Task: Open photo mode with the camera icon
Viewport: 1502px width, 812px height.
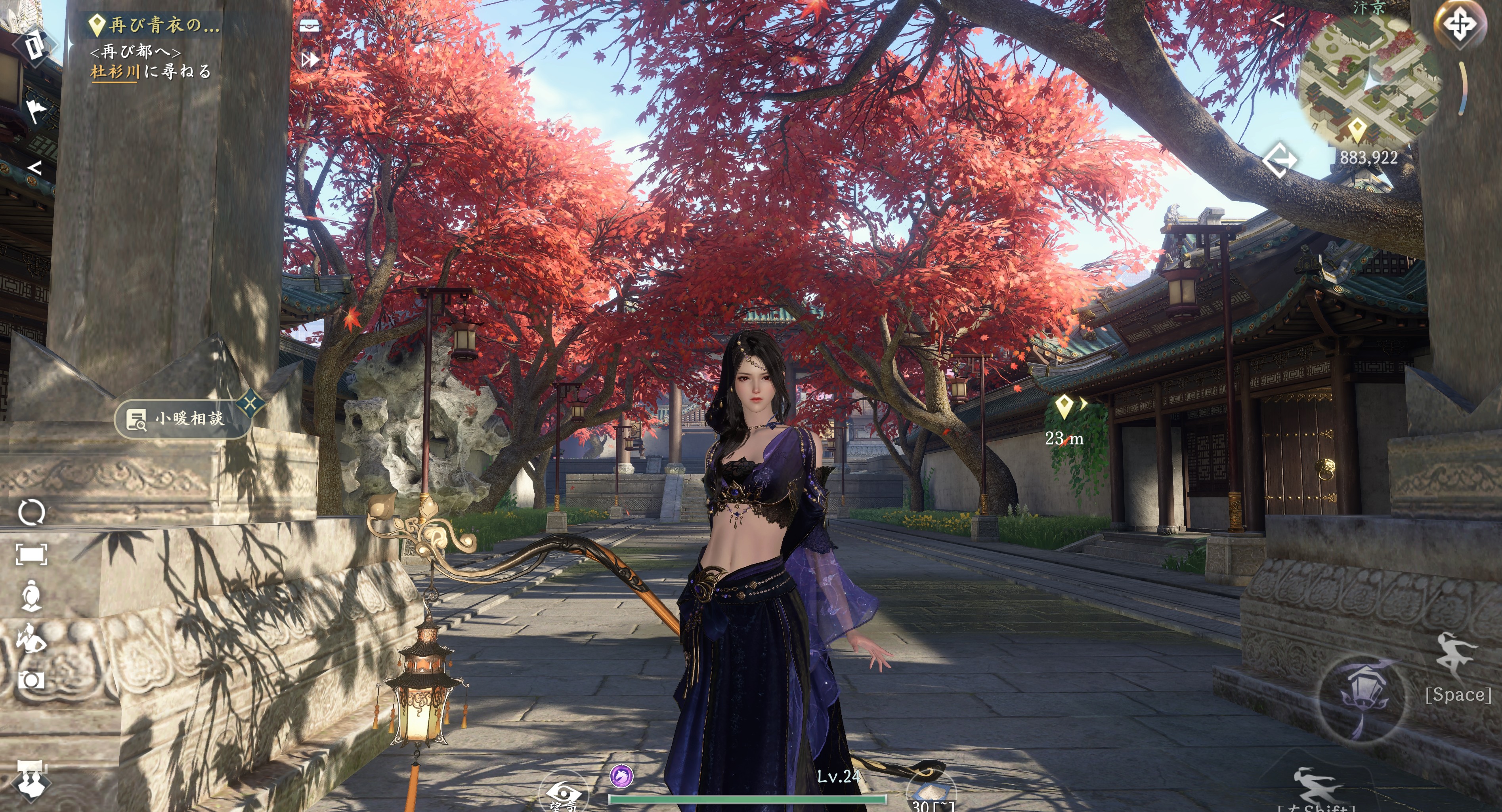Action: (x=31, y=680)
